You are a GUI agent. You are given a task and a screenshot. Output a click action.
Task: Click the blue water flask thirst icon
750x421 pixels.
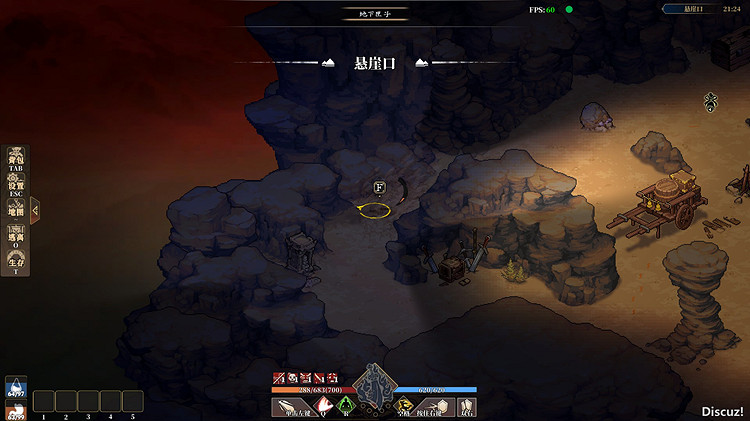click(14, 387)
